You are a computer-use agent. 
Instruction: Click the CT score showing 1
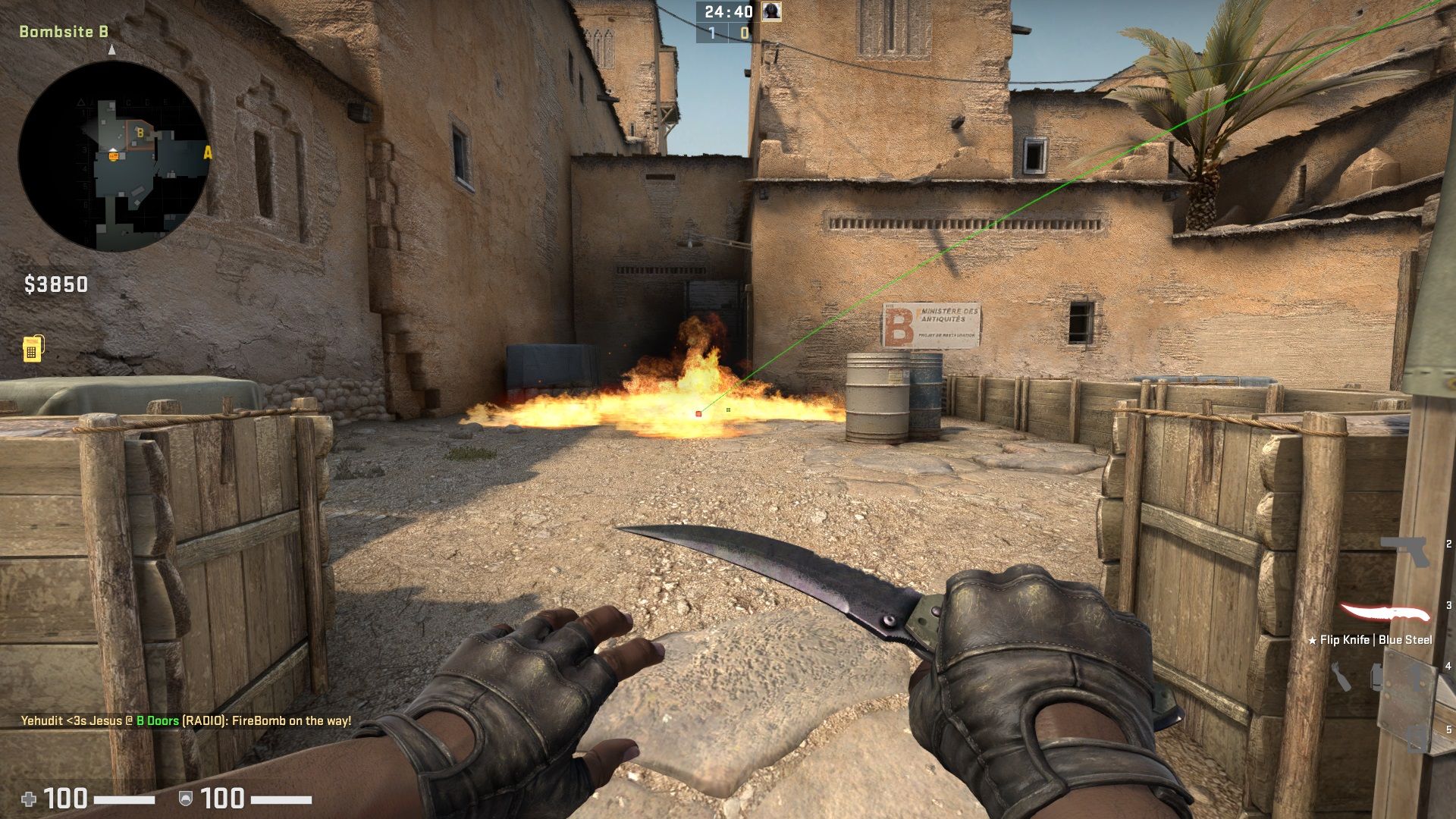pos(711,33)
